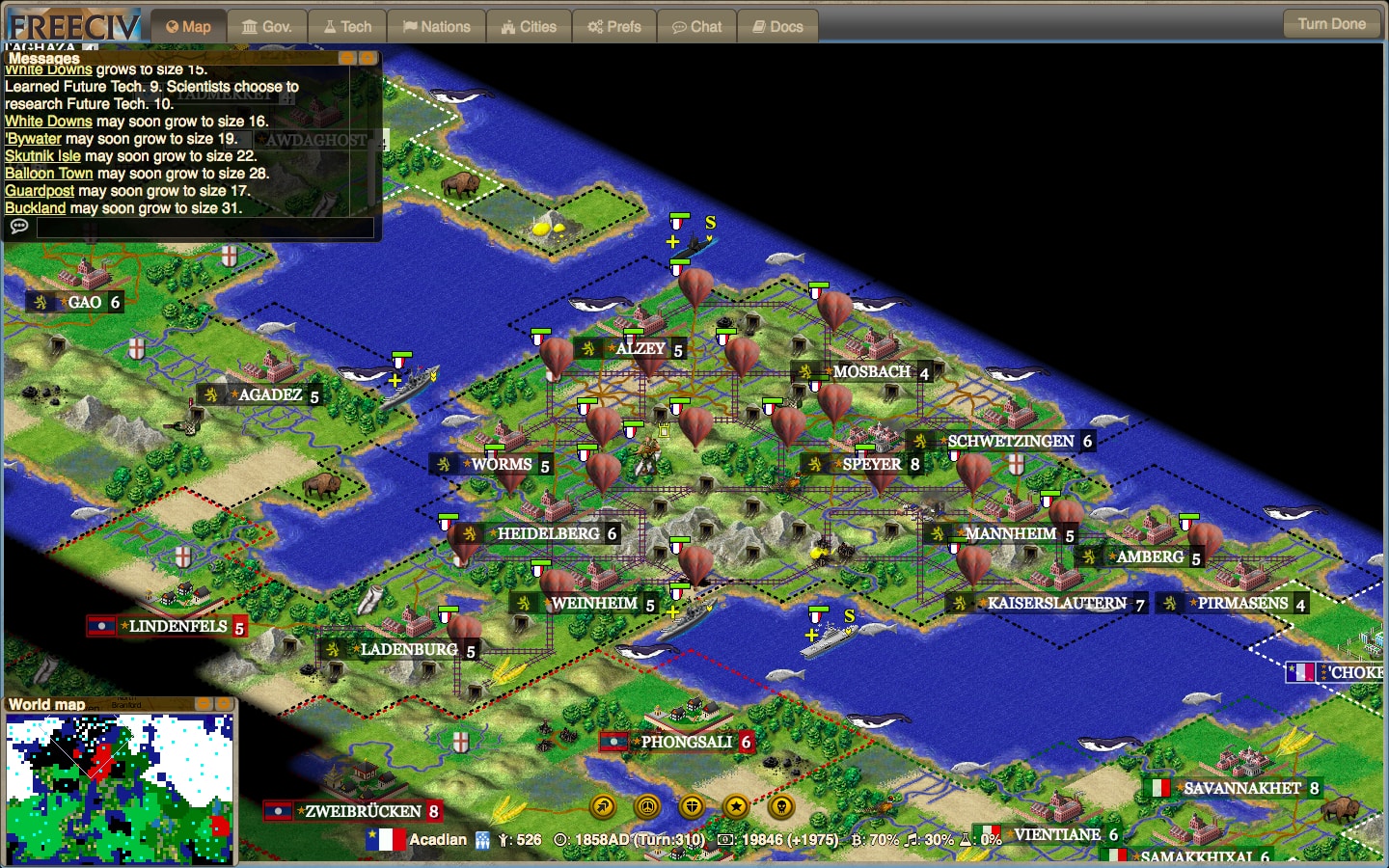
Task: Focus the chat message input field
Action: [204, 227]
